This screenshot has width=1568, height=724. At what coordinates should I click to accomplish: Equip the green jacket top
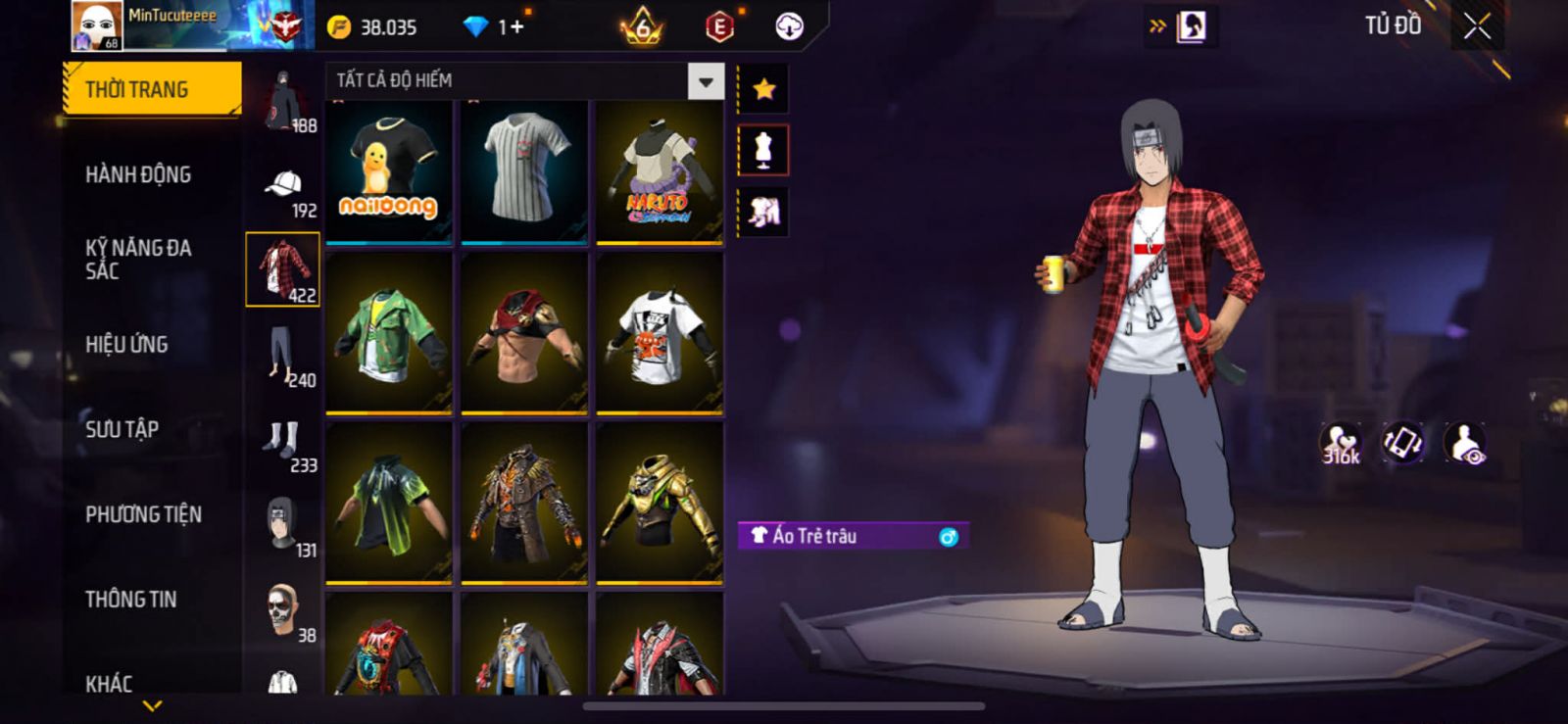click(389, 333)
